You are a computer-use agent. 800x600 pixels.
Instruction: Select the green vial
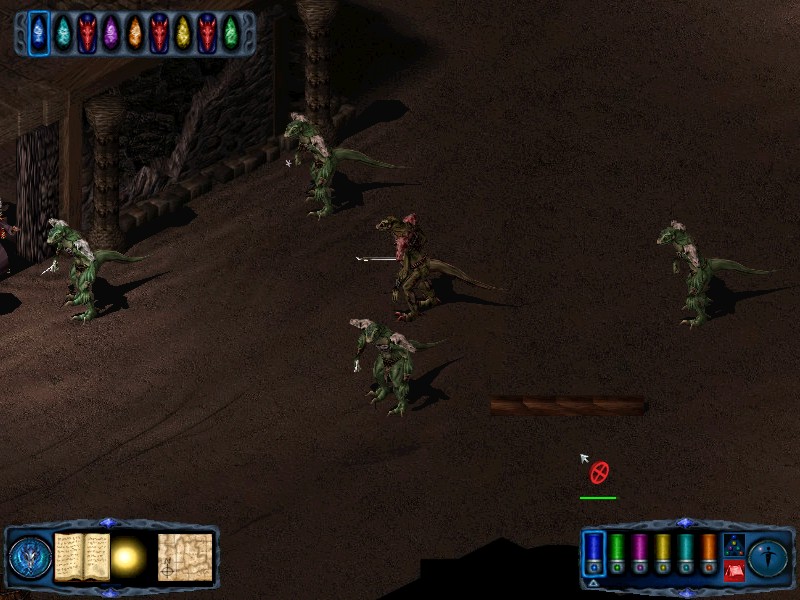click(x=618, y=551)
